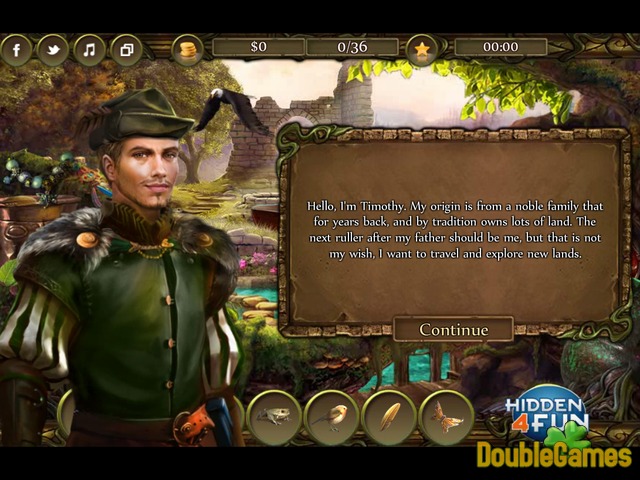The image size is (640, 480).
Task: Open the Hidden4Fun logo link
Action: tap(547, 411)
